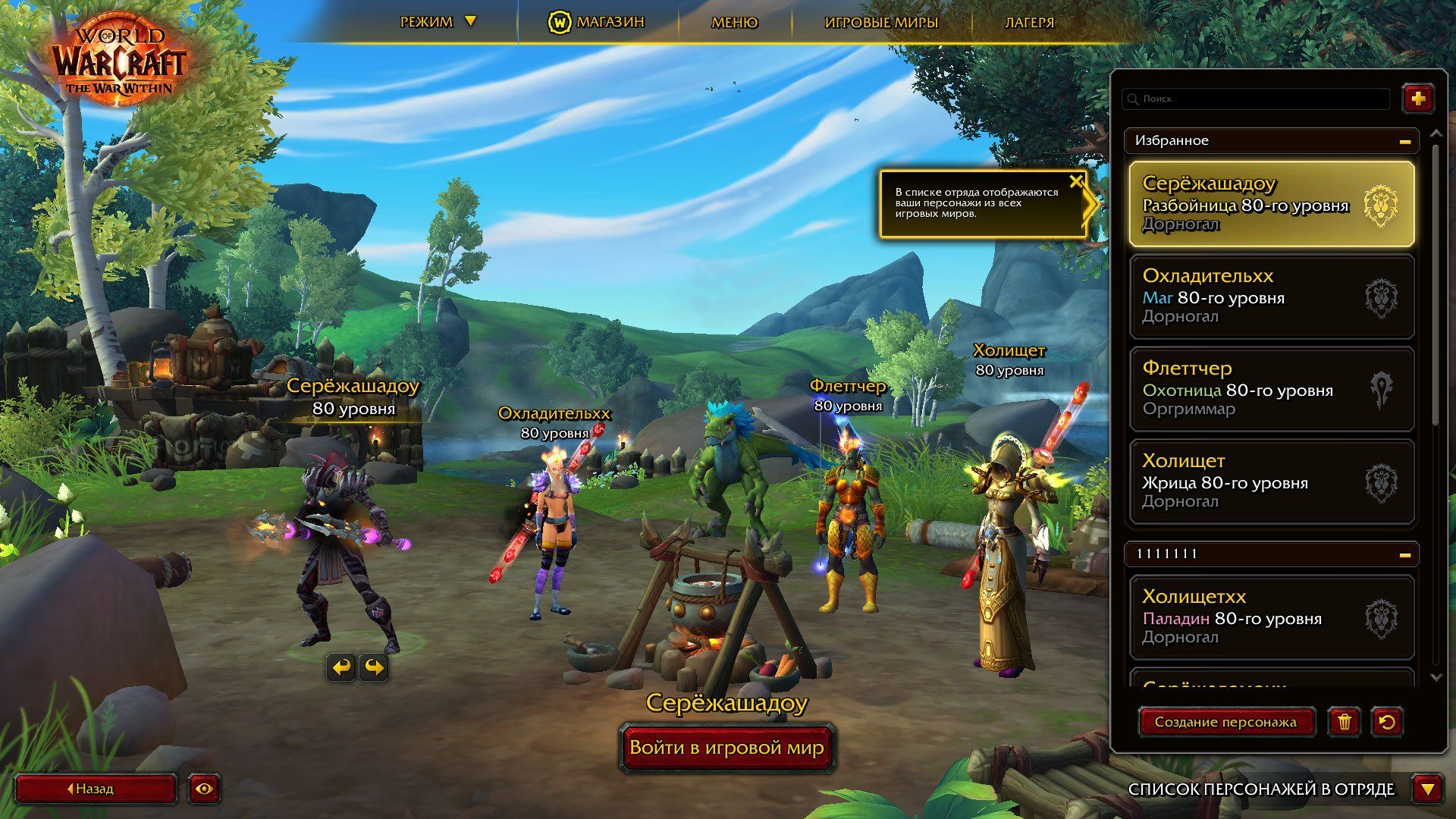The image size is (1456, 819).
Task: Go back with the Назад button
Action: pyautogui.click(x=96, y=789)
